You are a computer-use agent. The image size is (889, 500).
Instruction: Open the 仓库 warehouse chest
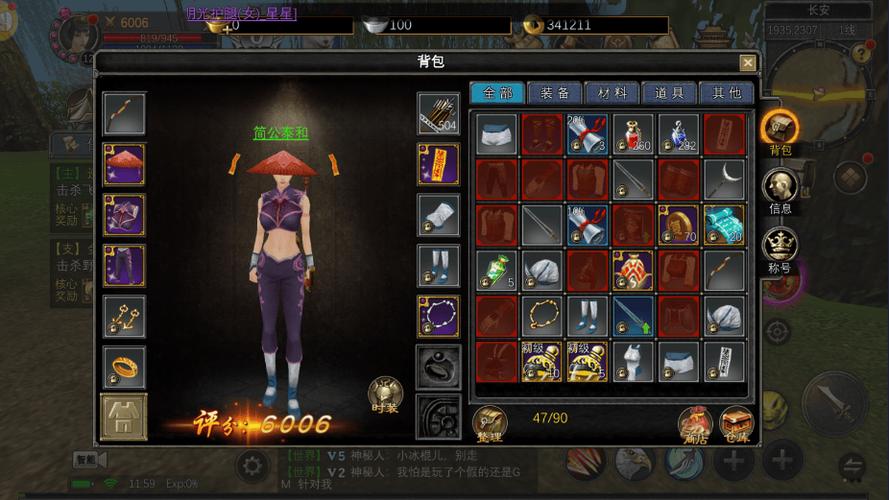coord(736,422)
